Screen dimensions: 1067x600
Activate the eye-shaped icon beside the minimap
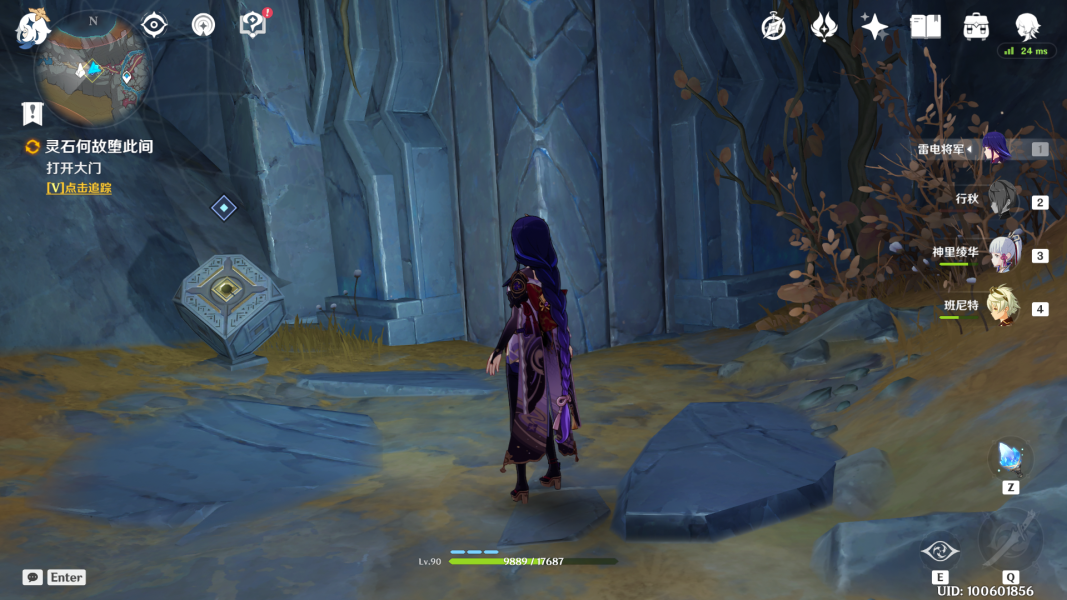tap(154, 25)
